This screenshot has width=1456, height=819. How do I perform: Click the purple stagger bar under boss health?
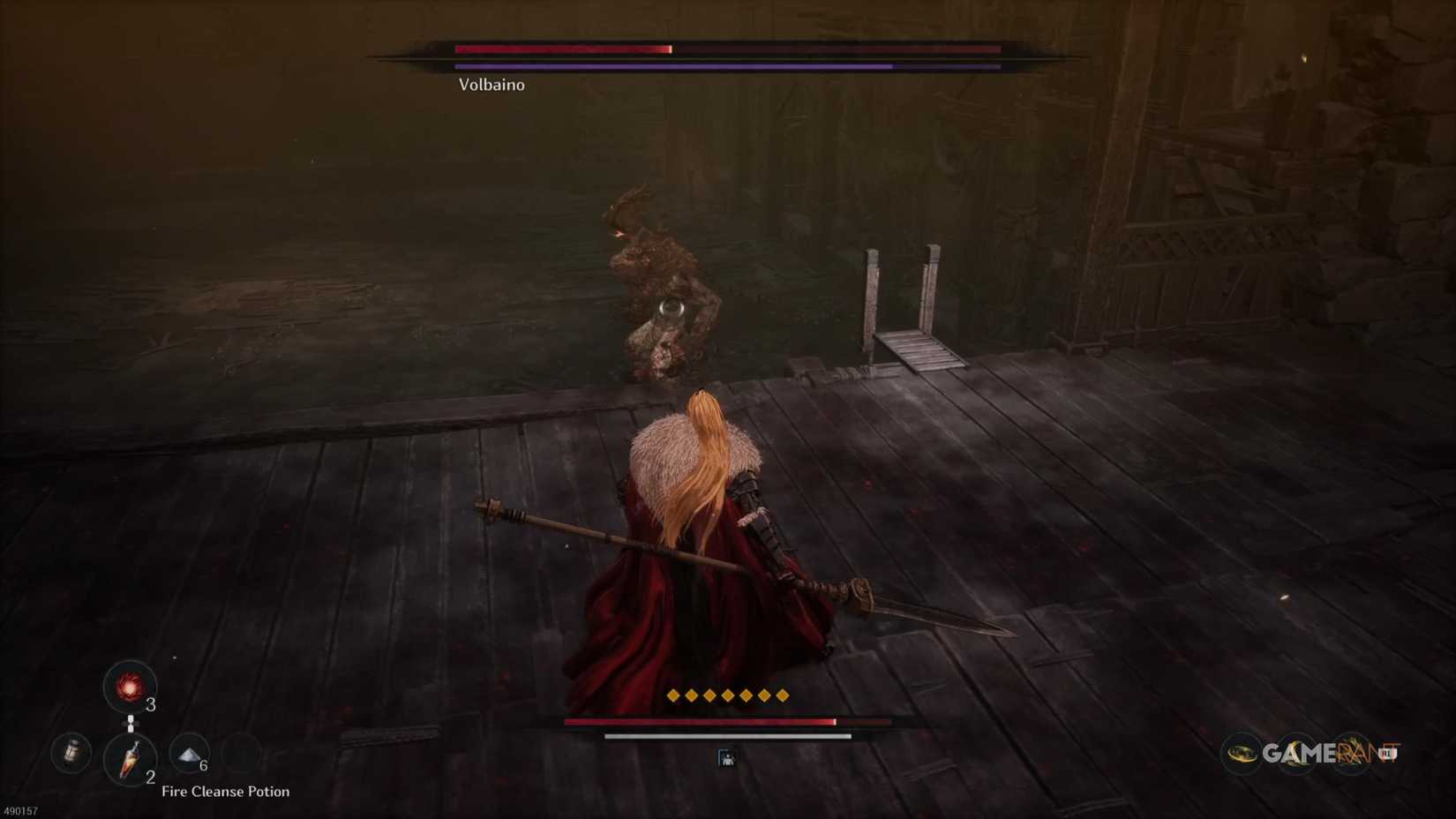tap(671, 65)
